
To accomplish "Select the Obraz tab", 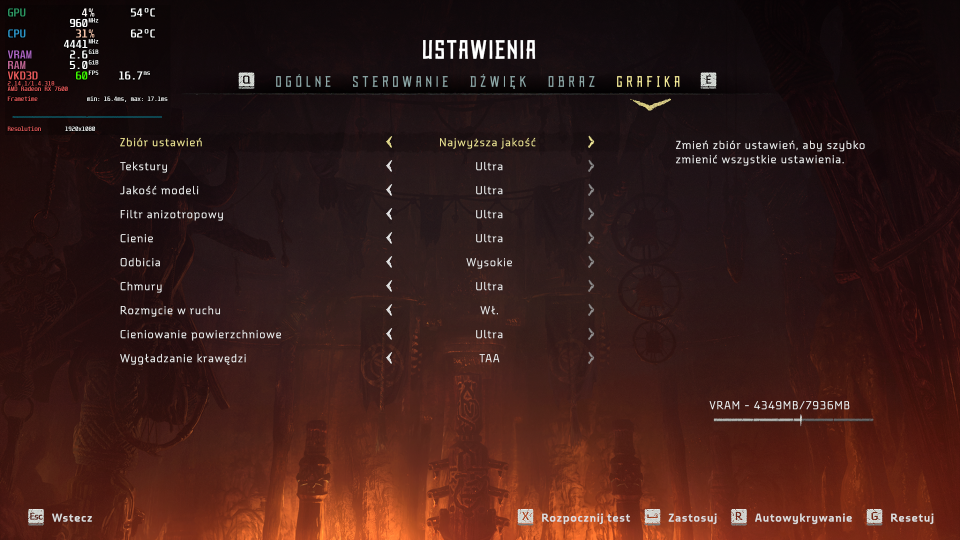I will 572,82.
